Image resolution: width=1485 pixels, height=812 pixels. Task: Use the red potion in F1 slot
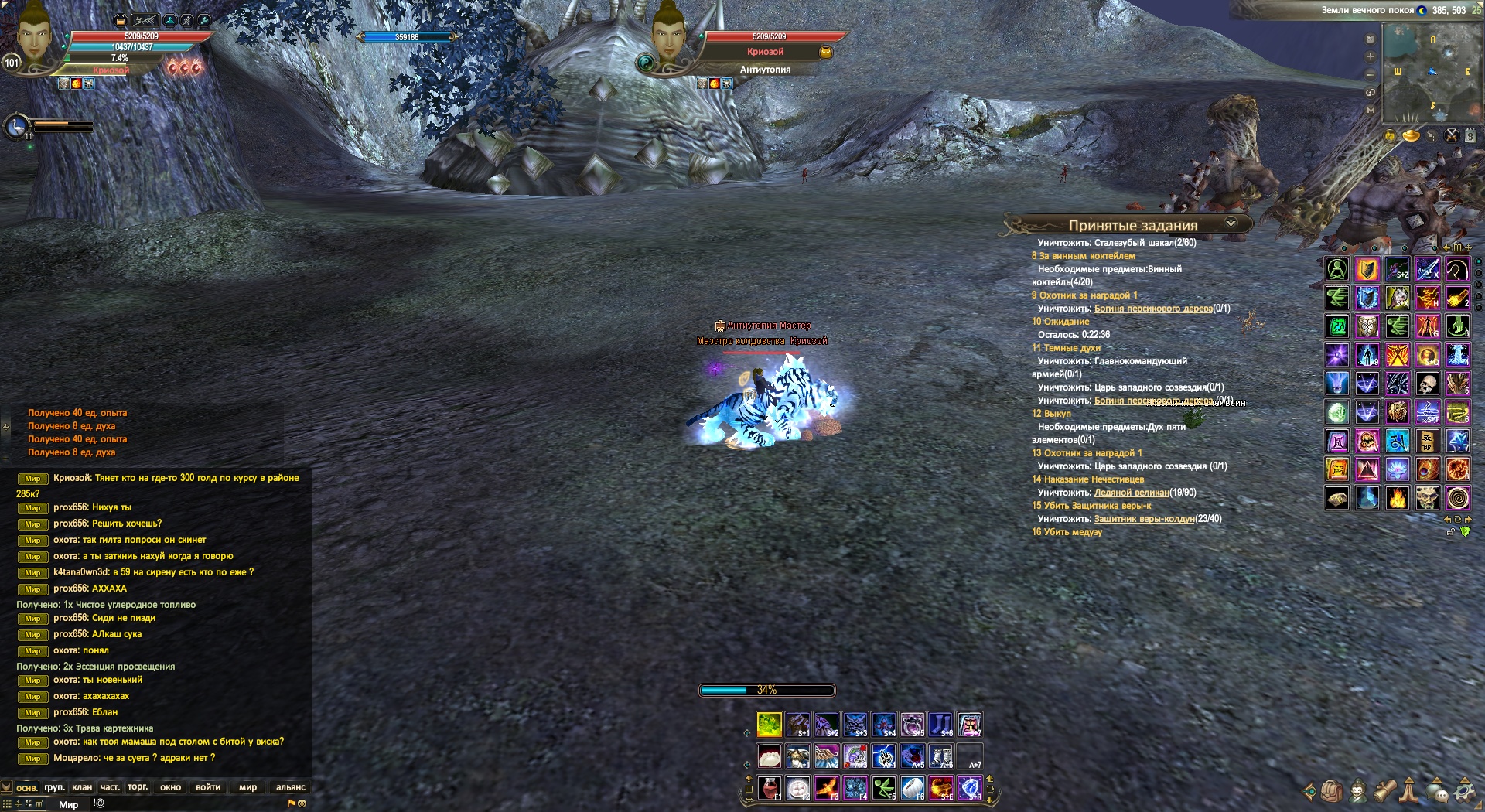pyautogui.click(x=769, y=788)
